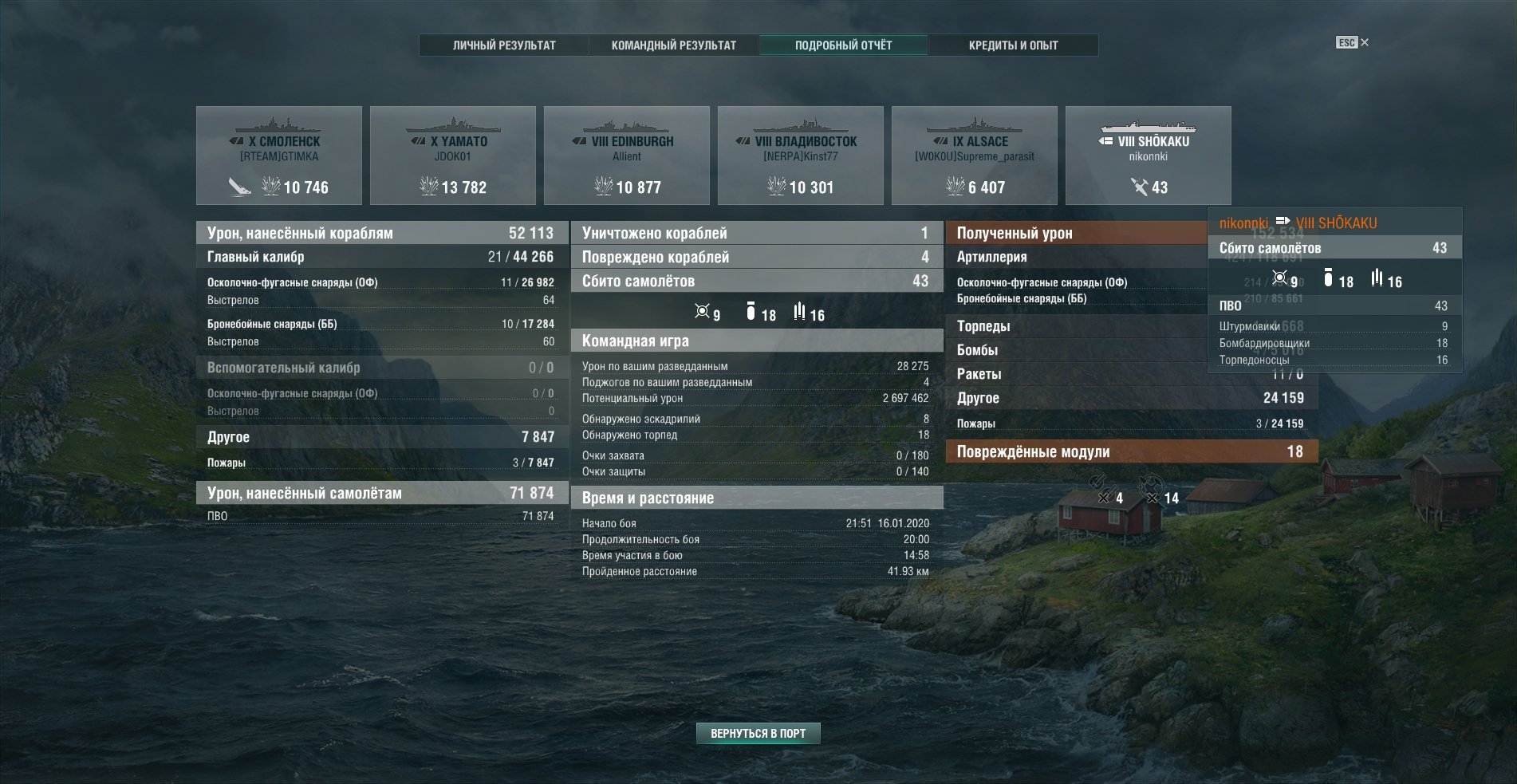Open the Командный результат tab
The width and height of the screenshot is (1517, 784).
(x=674, y=45)
